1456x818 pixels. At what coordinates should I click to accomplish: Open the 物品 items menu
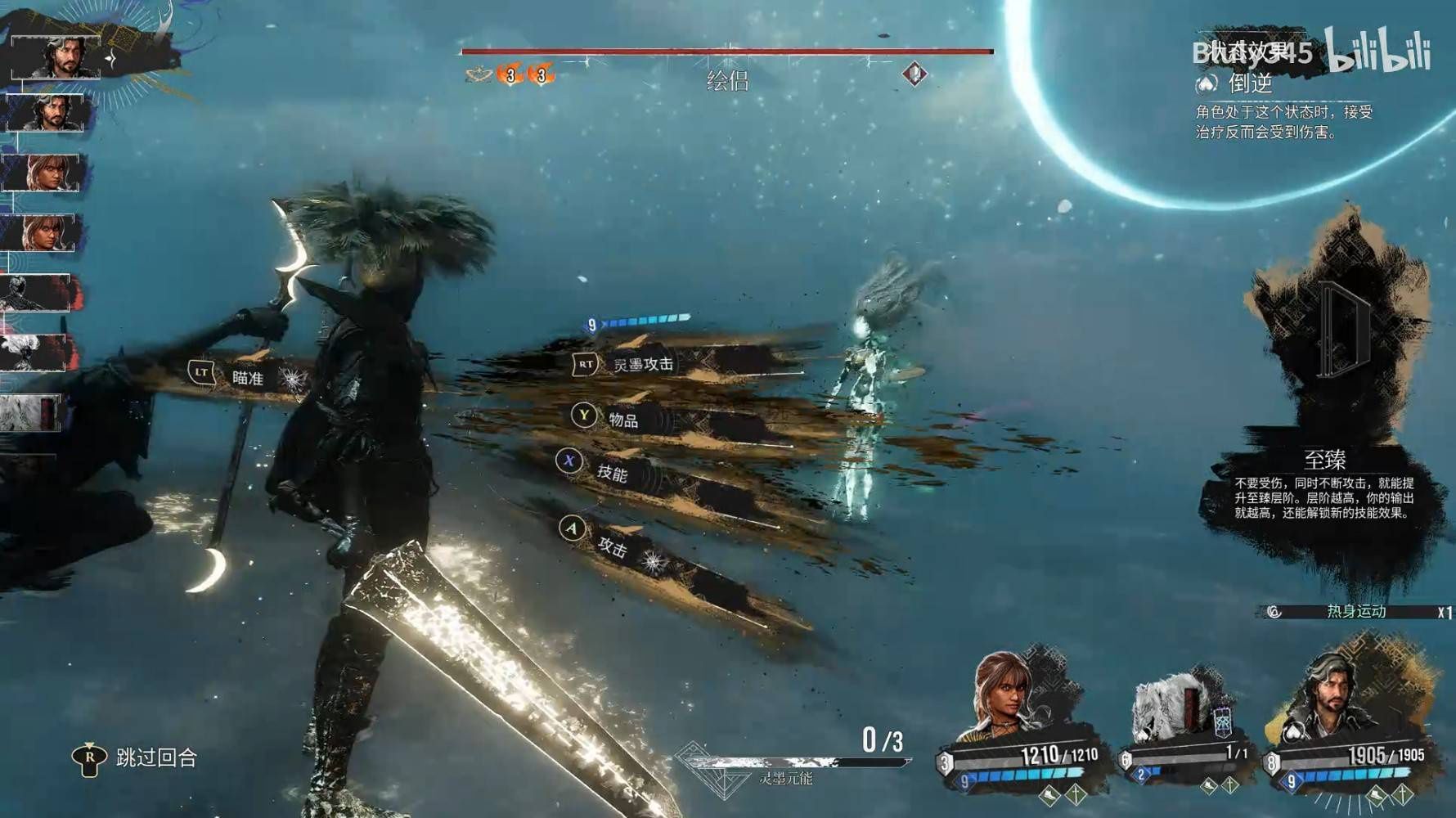622,420
